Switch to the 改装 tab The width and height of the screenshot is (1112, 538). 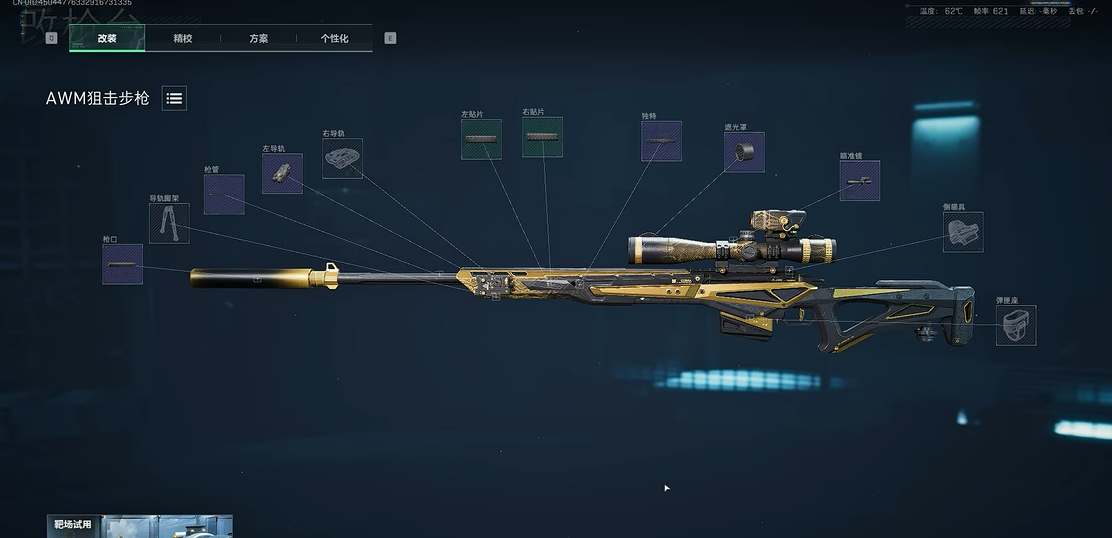point(107,38)
